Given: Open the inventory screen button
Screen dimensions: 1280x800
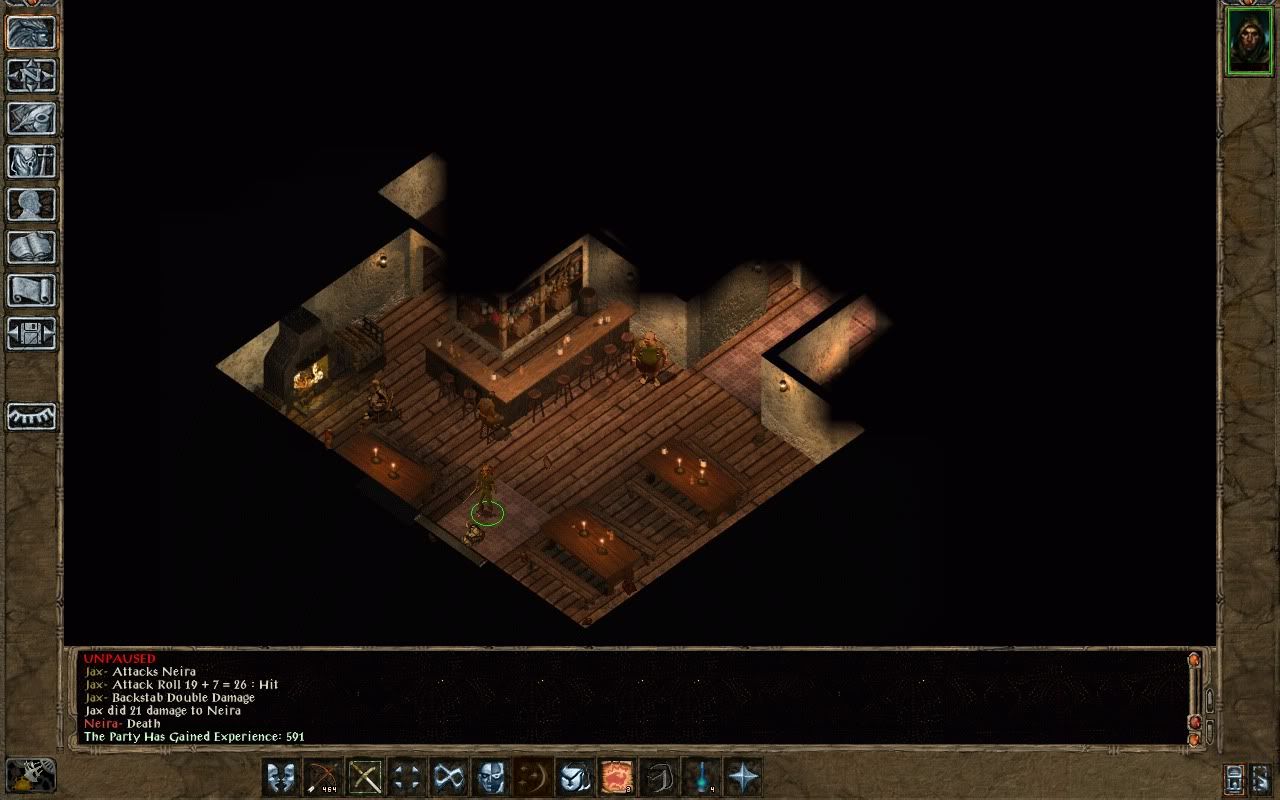Looking at the screenshot, I should (32, 161).
